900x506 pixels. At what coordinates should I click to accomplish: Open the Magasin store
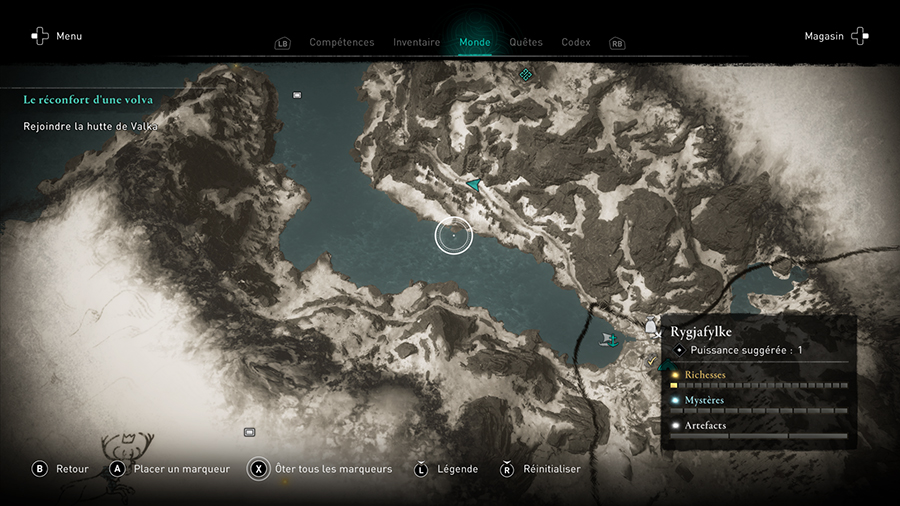836,36
